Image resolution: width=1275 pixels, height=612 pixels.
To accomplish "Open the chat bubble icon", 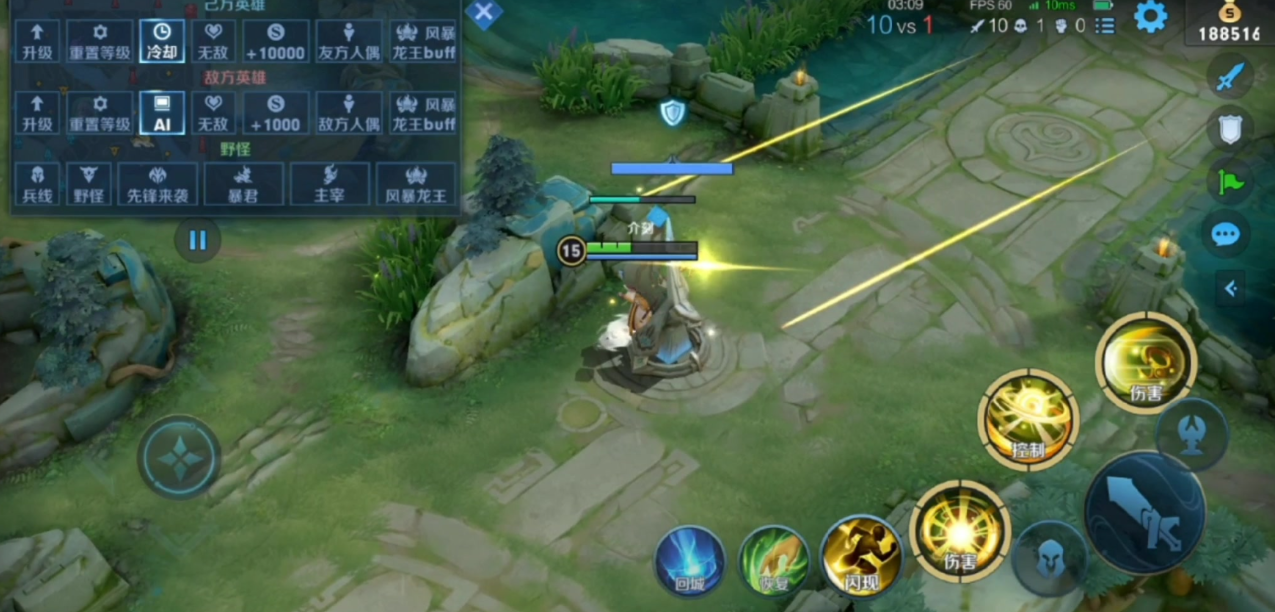I will 1225,235.
